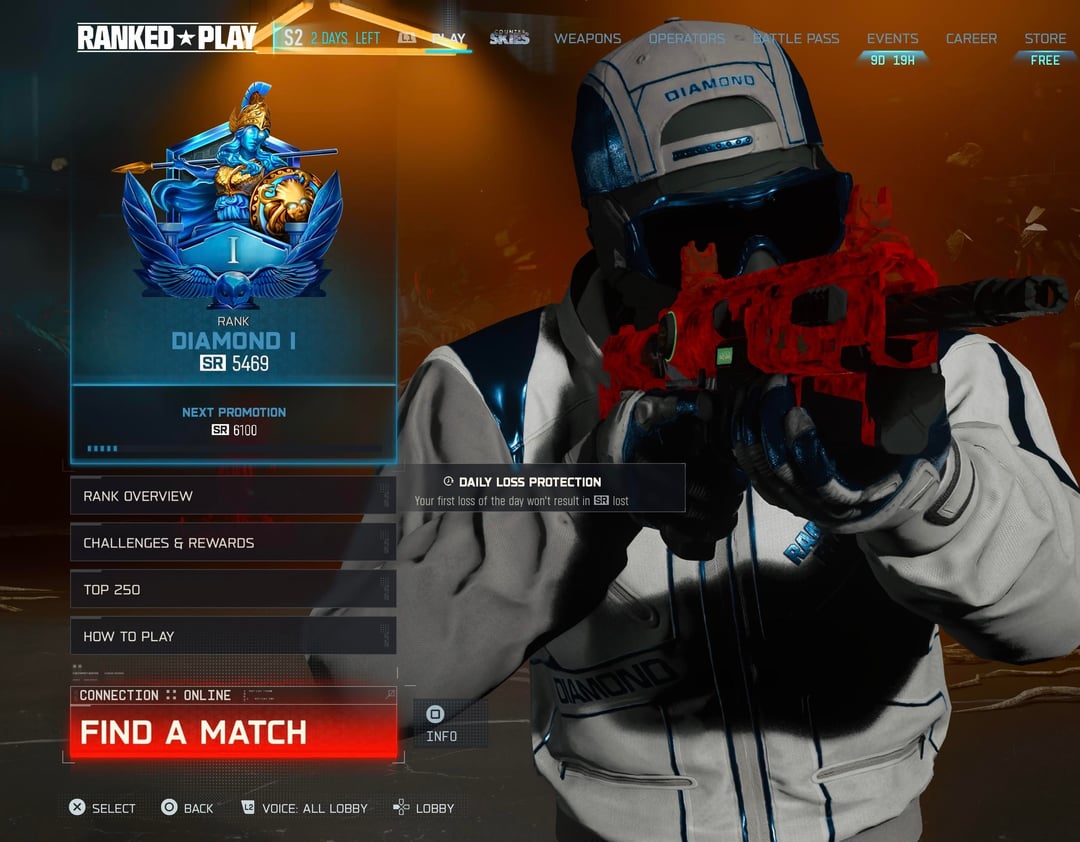The image size is (1080, 842).
Task: Click the Daily Loss Protection notice
Action: coord(529,490)
